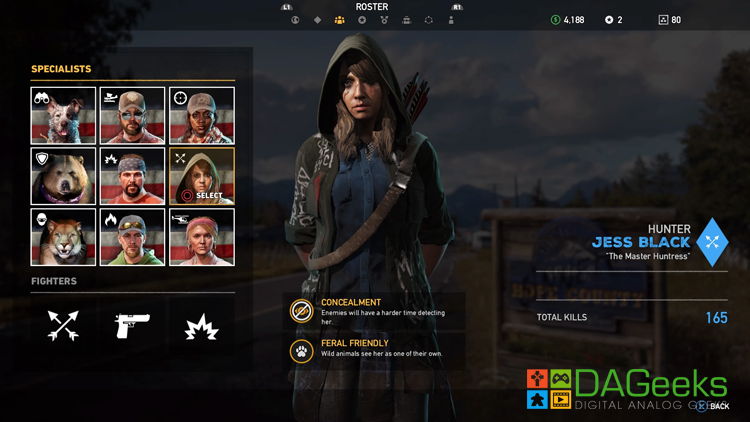Open the Roster tab with people icon
Image resolution: width=750 pixels, height=422 pixels.
click(340, 20)
